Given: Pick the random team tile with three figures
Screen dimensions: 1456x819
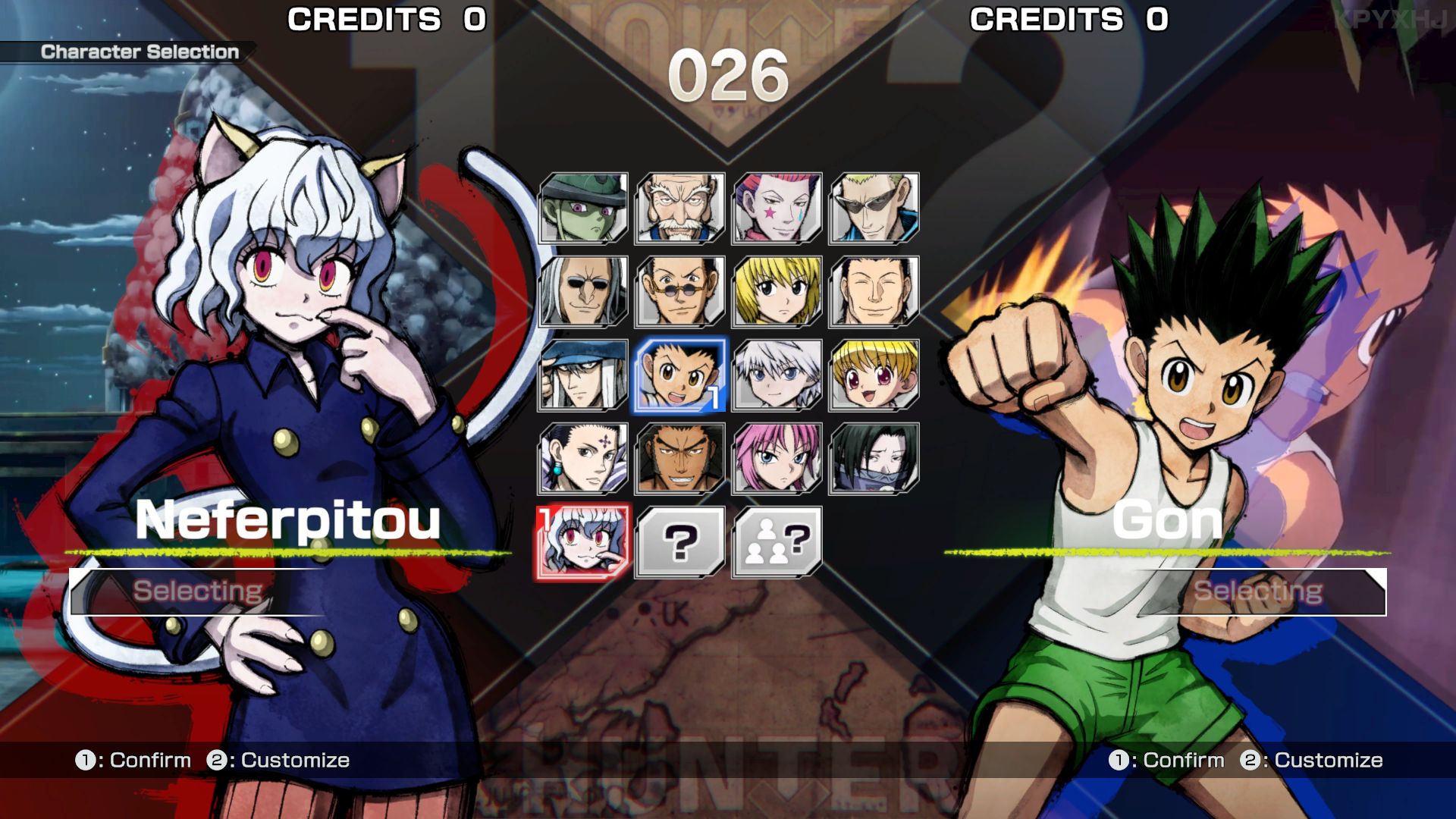Looking at the screenshot, I should tap(777, 541).
